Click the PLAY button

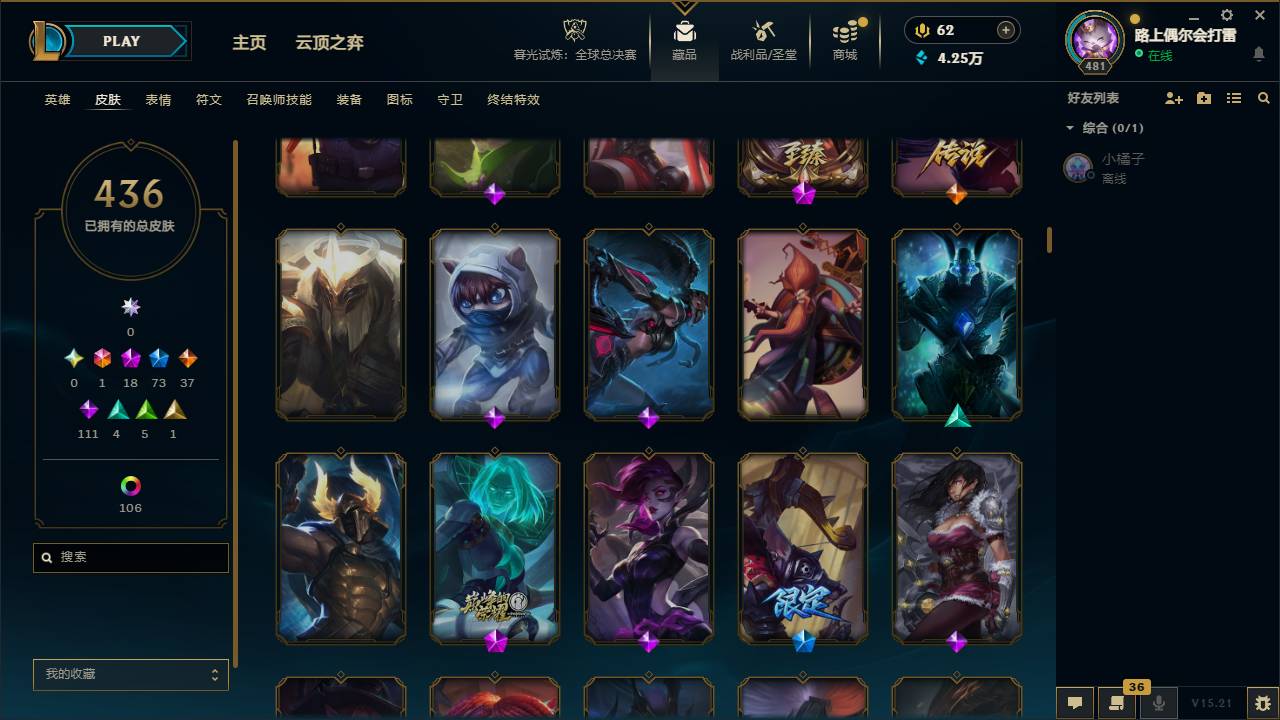pyautogui.click(x=120, y=41)
